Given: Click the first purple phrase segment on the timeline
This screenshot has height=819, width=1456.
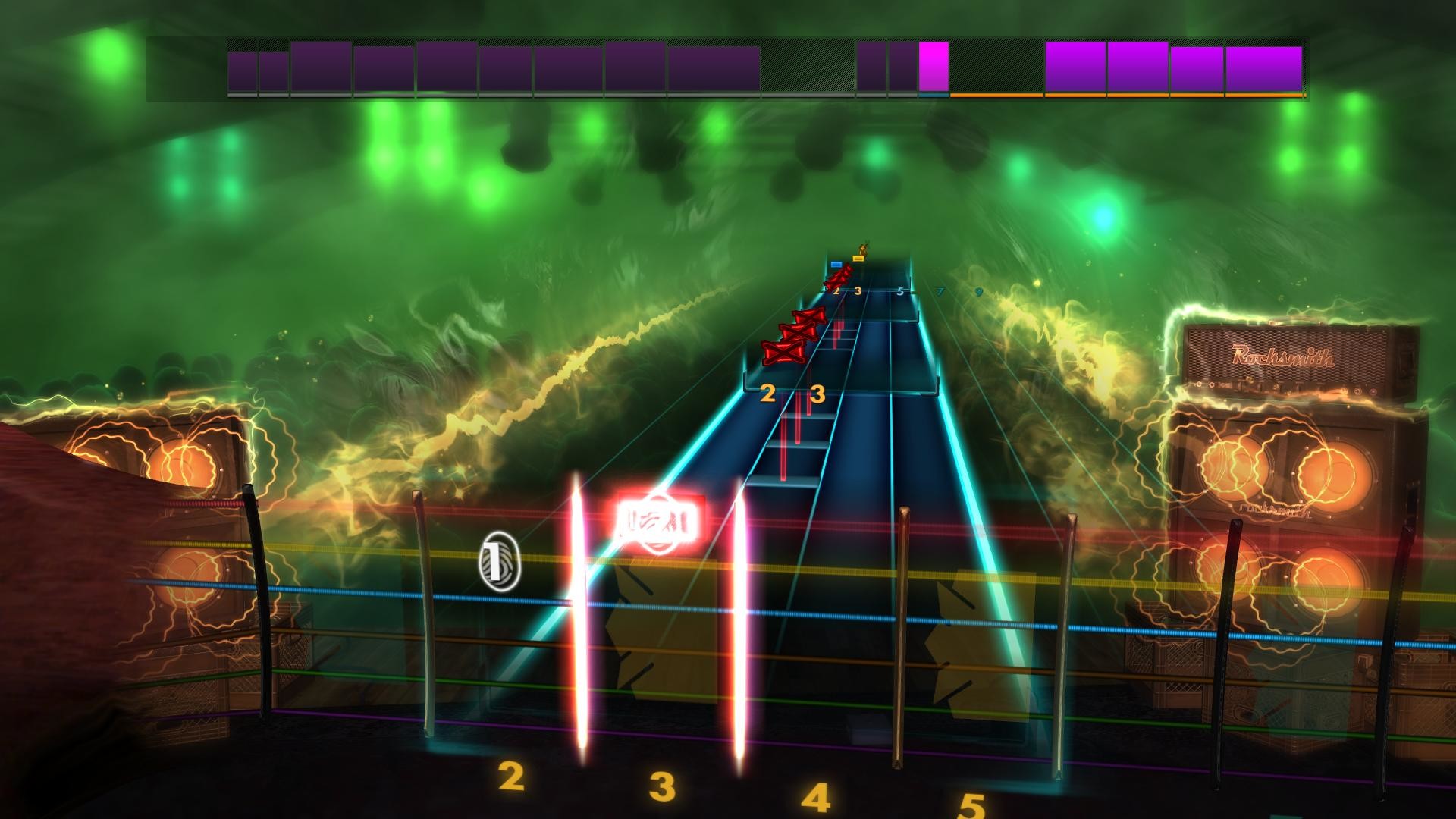Looking at the screenshot, I should pos(243,67).
